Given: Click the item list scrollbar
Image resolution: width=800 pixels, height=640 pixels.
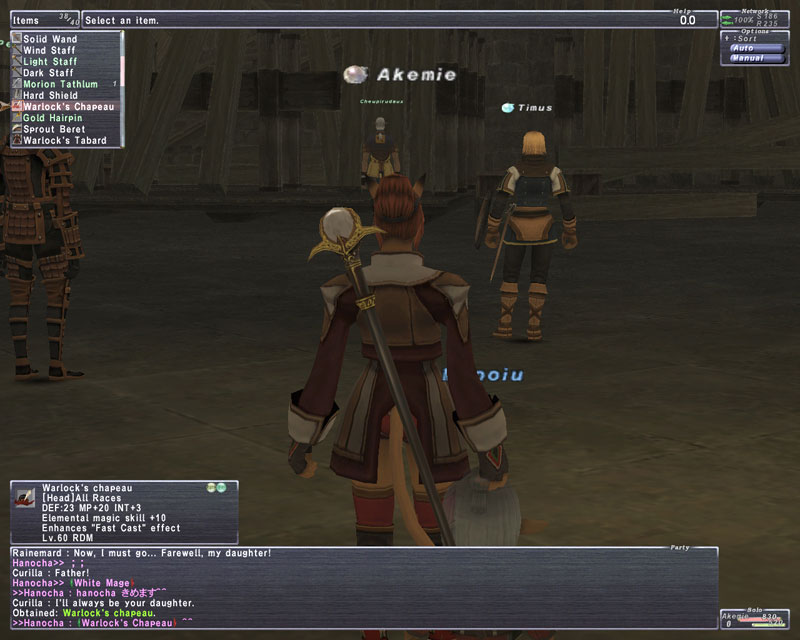Looking at the screenshot, I should coord(121,88).
